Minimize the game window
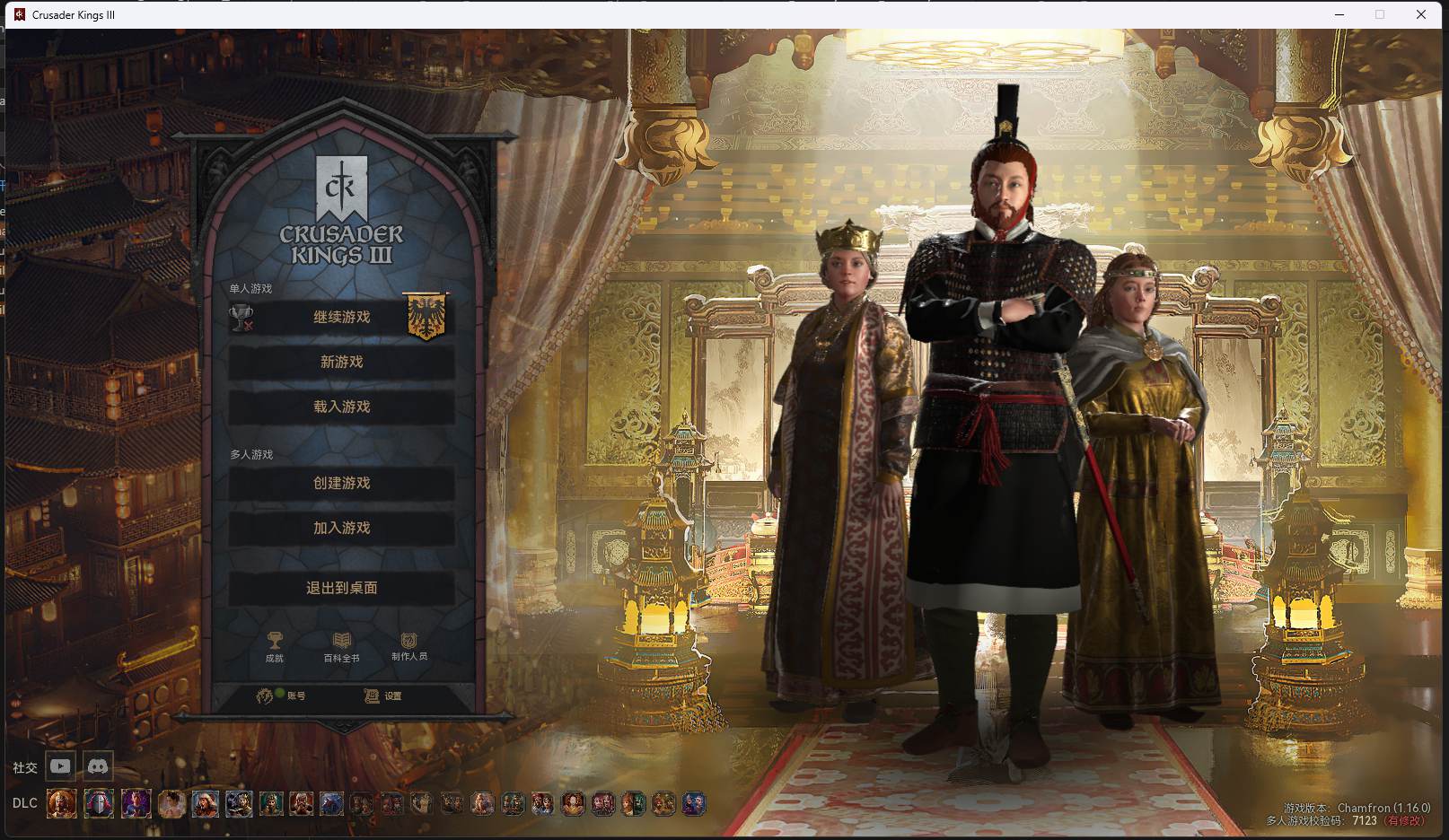The width and height of the screenshot is (1449, 840). click(x=1339, y=14)
